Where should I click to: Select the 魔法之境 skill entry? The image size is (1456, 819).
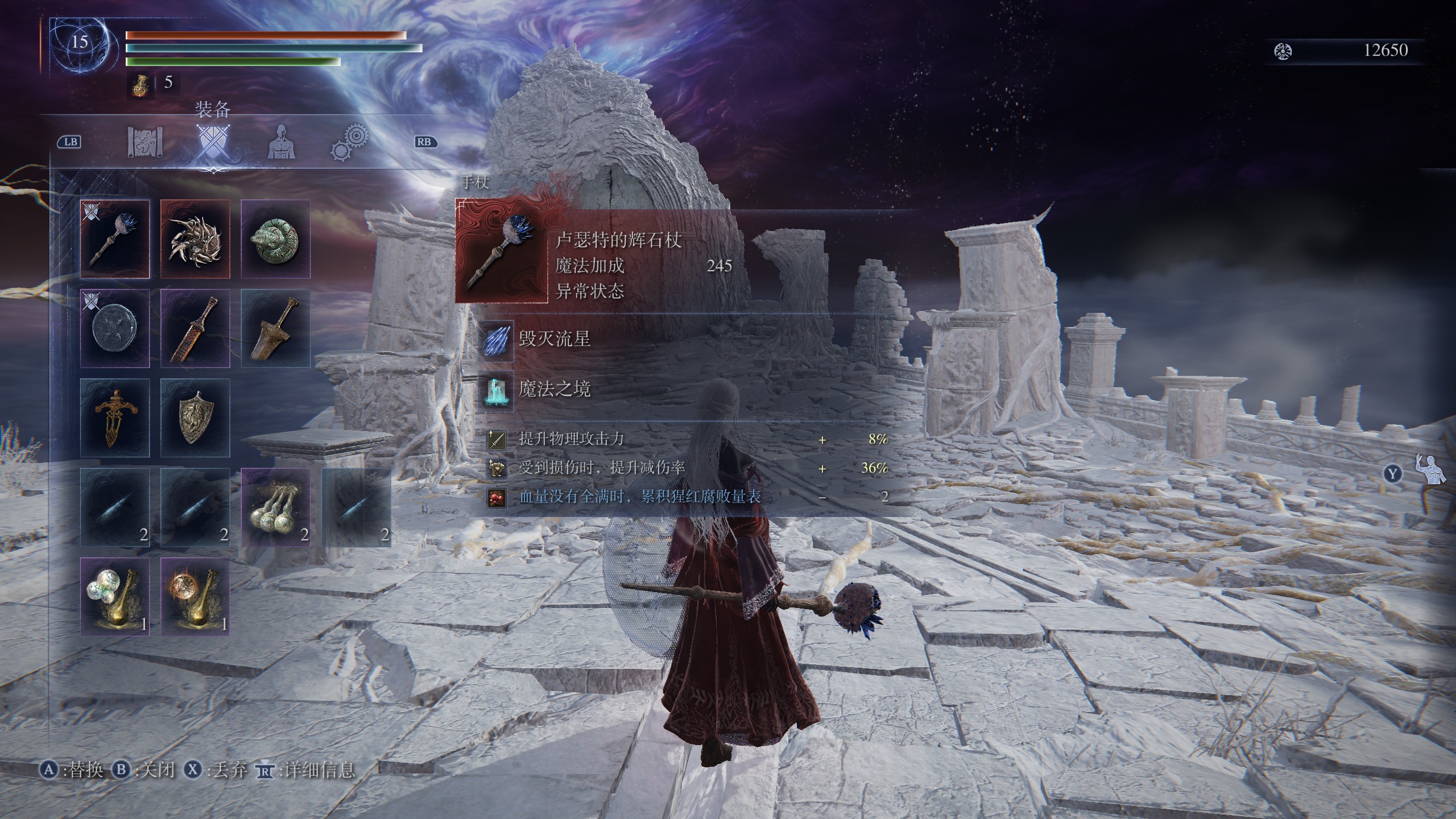(x=555, y=390)
